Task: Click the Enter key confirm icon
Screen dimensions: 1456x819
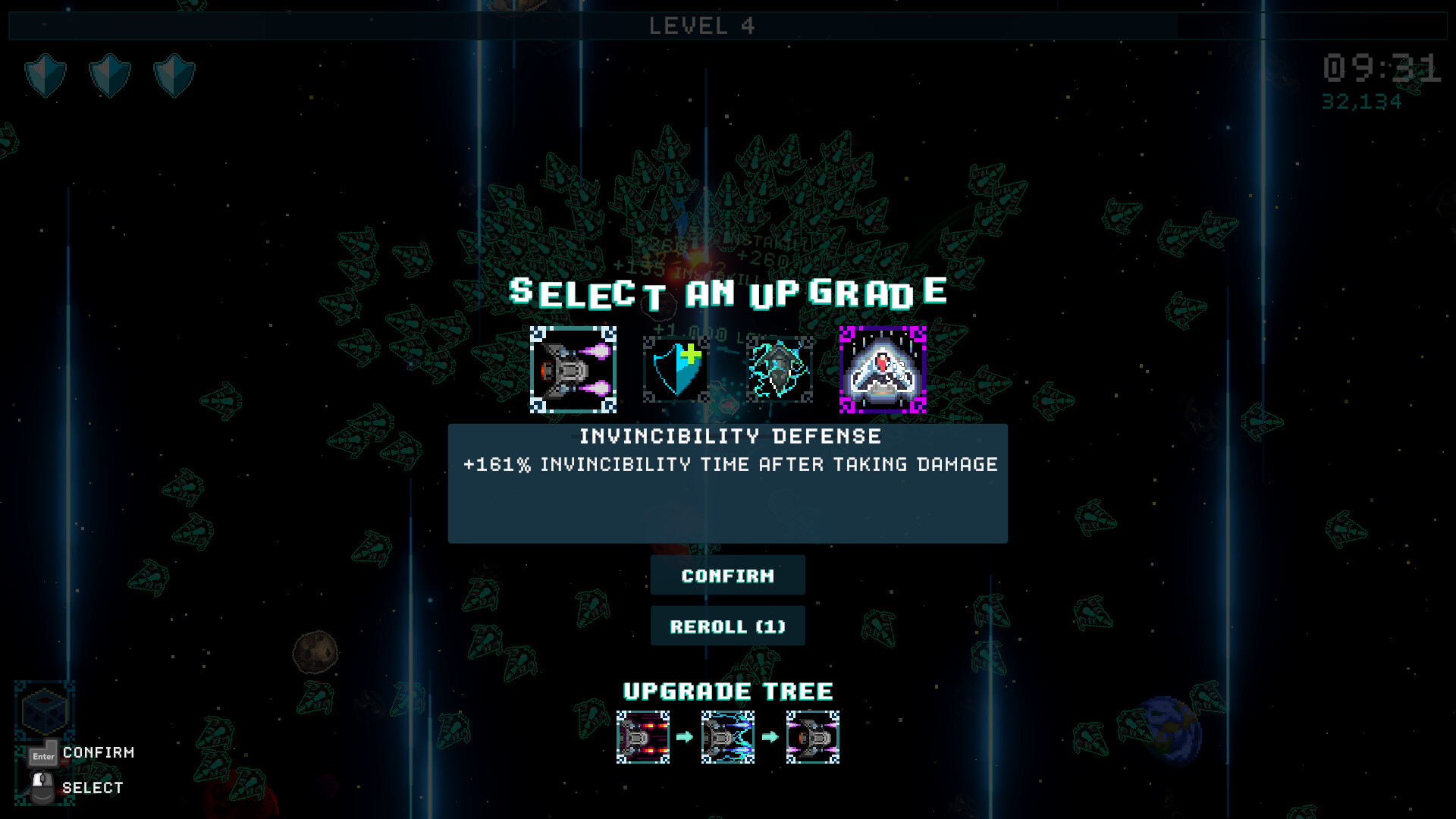Action: [43, 753]
